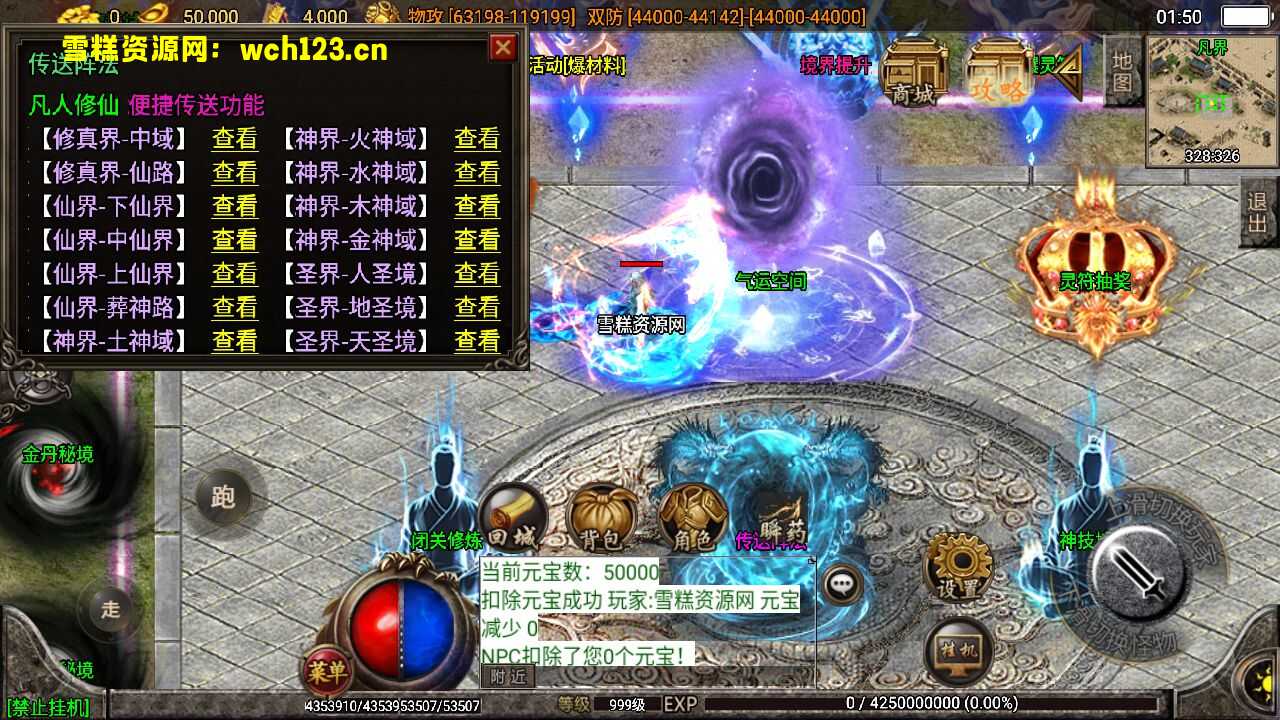This screenshot has height=720, width=1280.
Task: Use the 回城 return-to-town scroll
Action: (512, 519)
